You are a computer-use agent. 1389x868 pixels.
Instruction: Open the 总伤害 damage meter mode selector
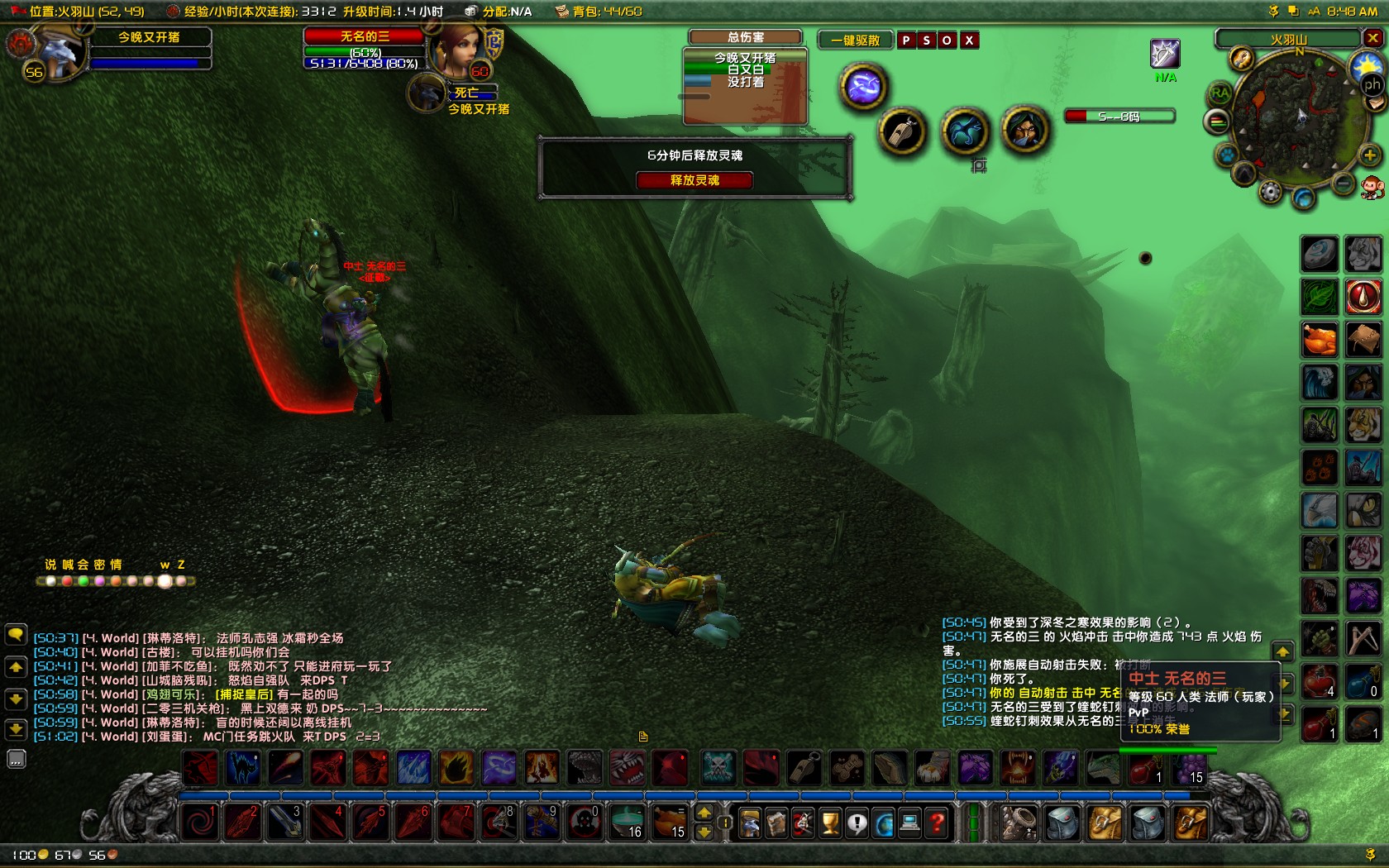pyautogui.click(x=744, y=36)
